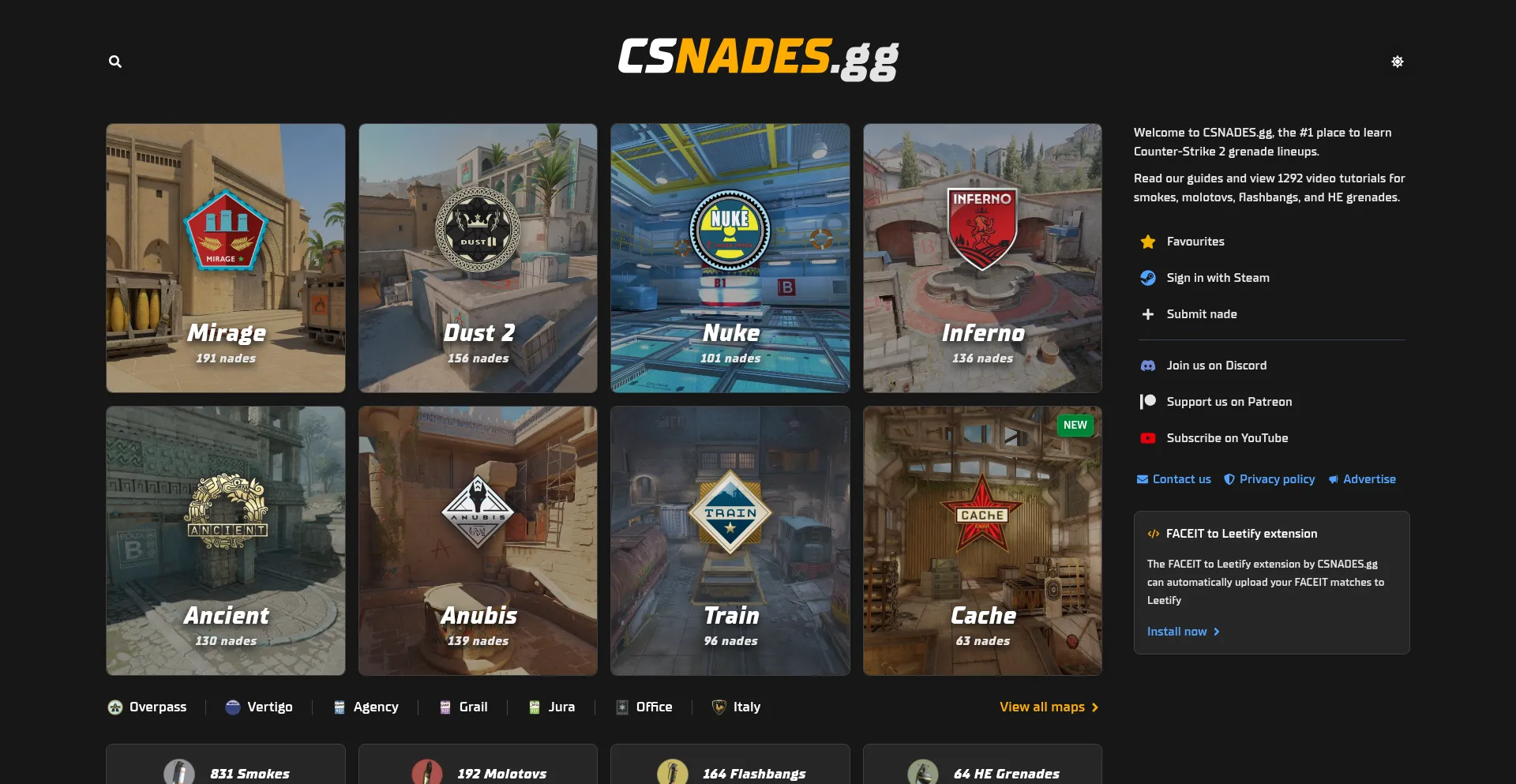Select the Dust 2 map tile
Image resolution: width=1516 pixels, height=784 pixels.
click(478, 258)
